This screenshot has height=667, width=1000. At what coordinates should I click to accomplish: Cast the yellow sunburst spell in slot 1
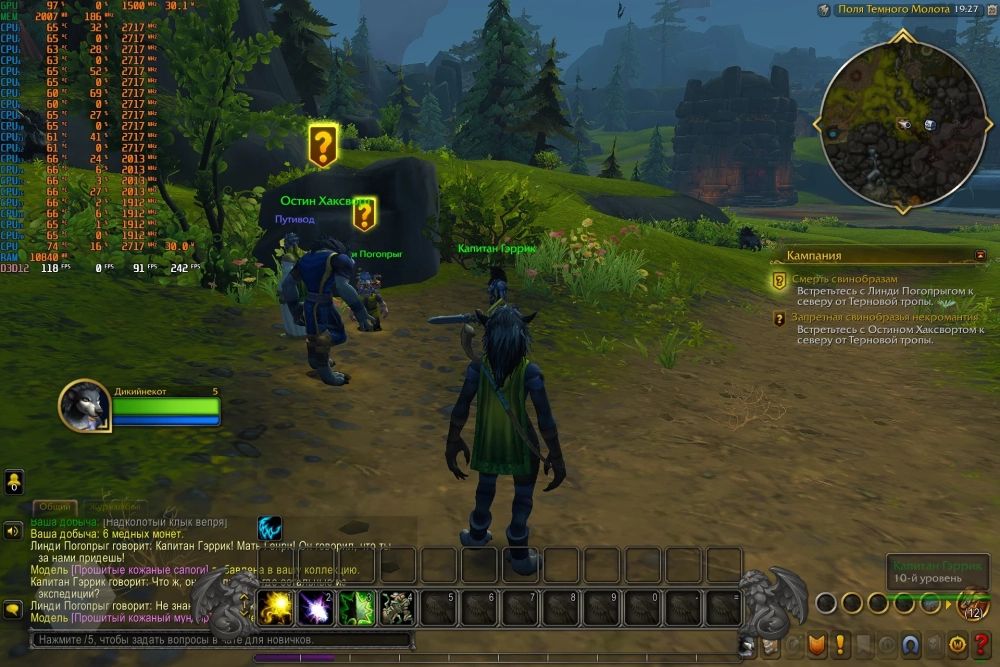pyautogui.click(x=275, y=607)
